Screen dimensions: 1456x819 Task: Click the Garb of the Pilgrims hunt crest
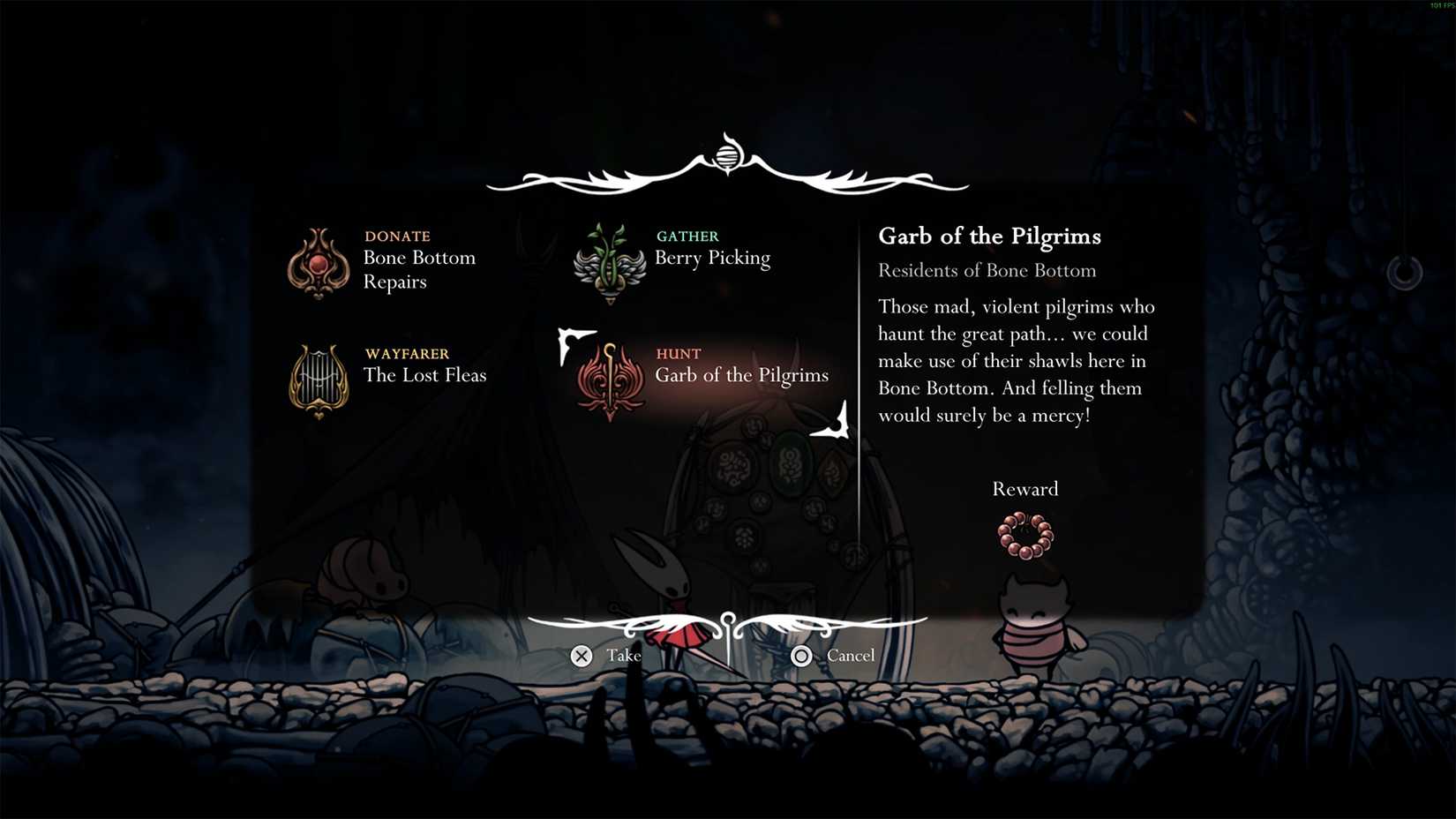[x=609, y=379]
